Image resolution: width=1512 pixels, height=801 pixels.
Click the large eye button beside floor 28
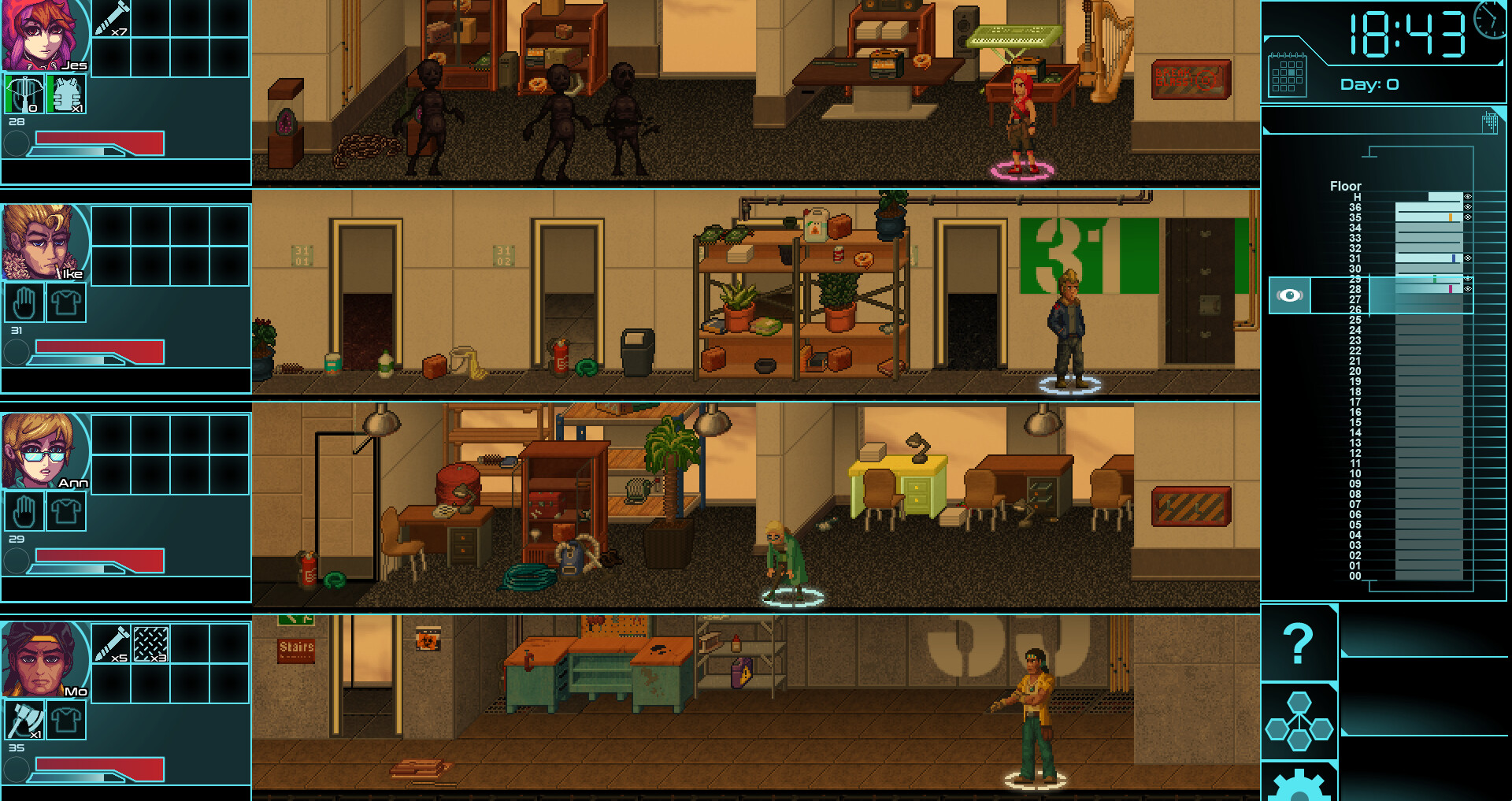point(1289,295)
